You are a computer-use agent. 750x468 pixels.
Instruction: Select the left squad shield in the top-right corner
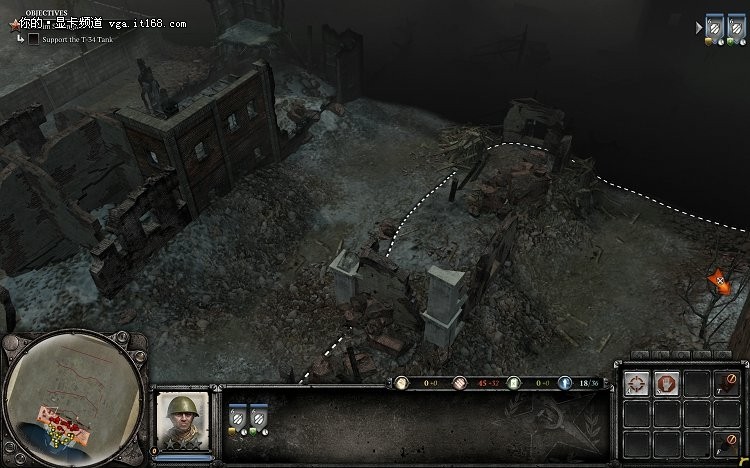(x=716, y=26)
